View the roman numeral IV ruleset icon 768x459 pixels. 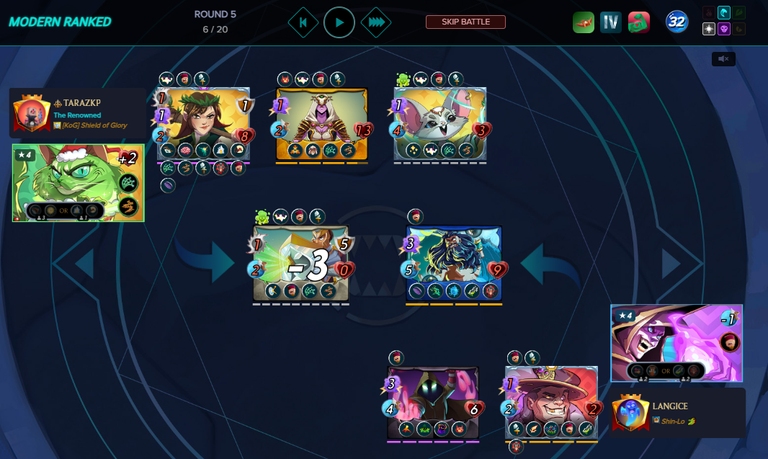[x=611, y=22]
